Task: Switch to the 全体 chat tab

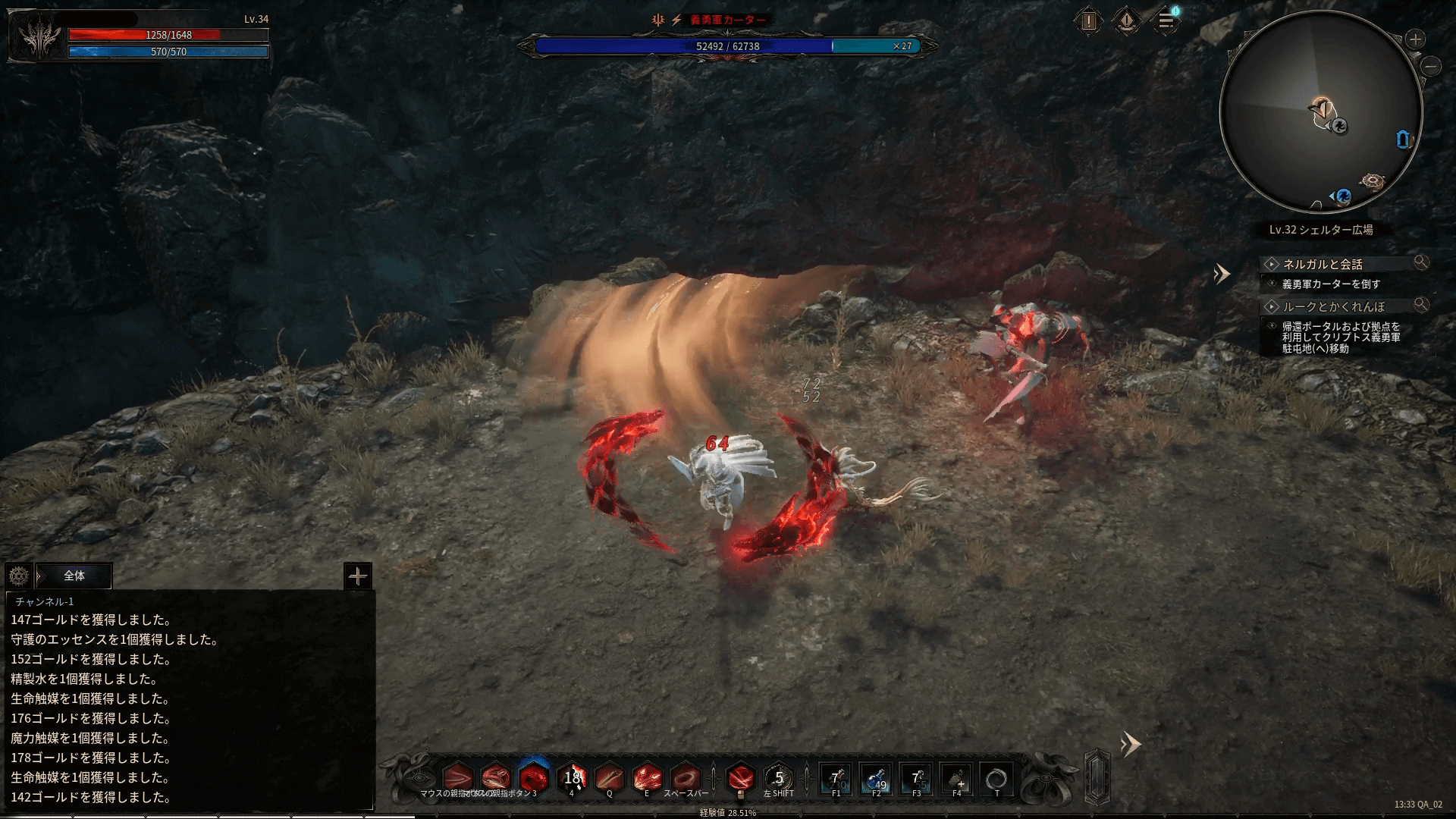Action: [74, 576]
